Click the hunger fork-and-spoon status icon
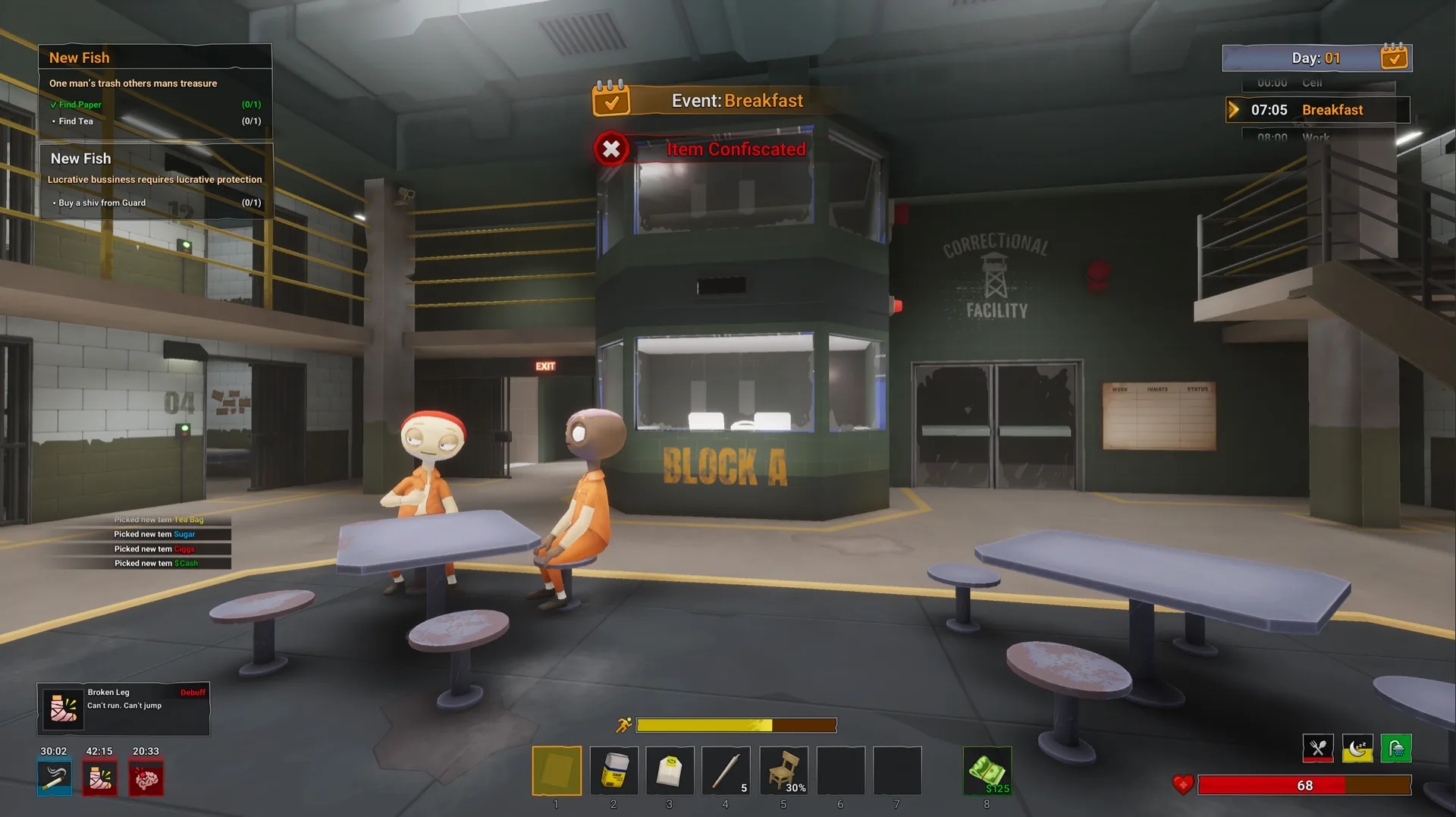 1319,747
